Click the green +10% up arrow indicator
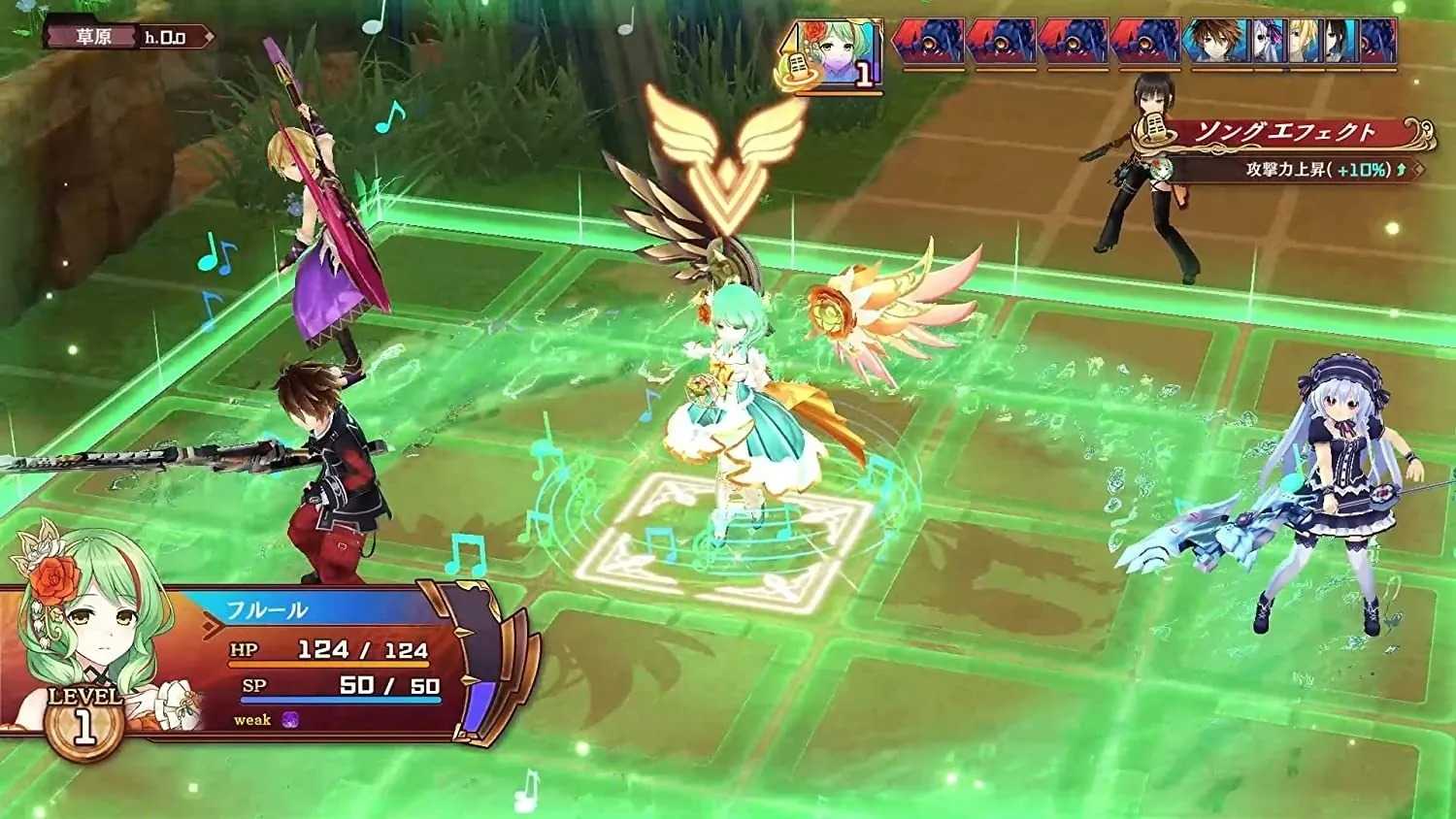Image resolution: width=1456 pixels, height=819 pixels. point(1401,169)
